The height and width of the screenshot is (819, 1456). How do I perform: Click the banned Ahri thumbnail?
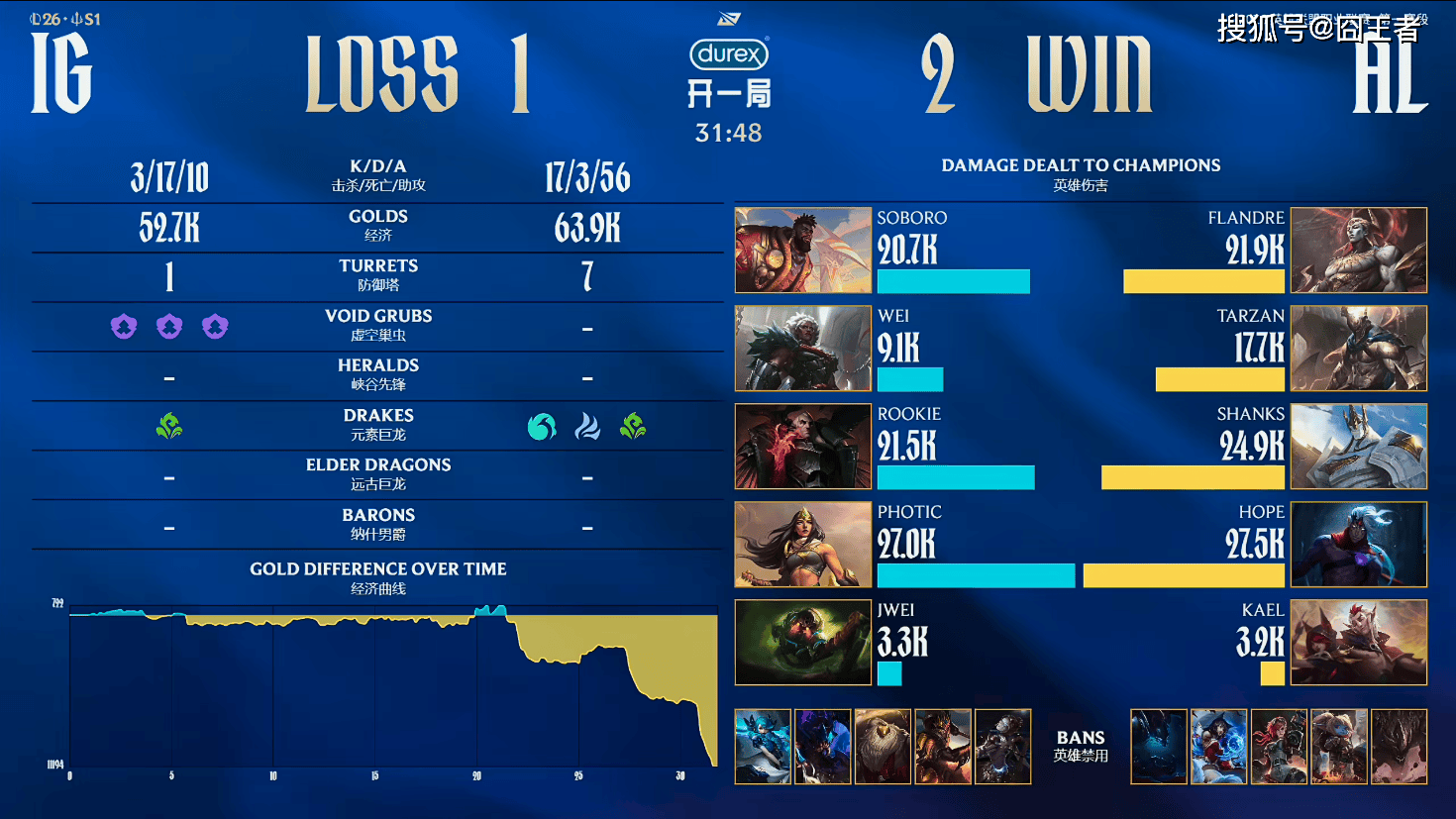pyautogui.click(x=1218, y=747)
